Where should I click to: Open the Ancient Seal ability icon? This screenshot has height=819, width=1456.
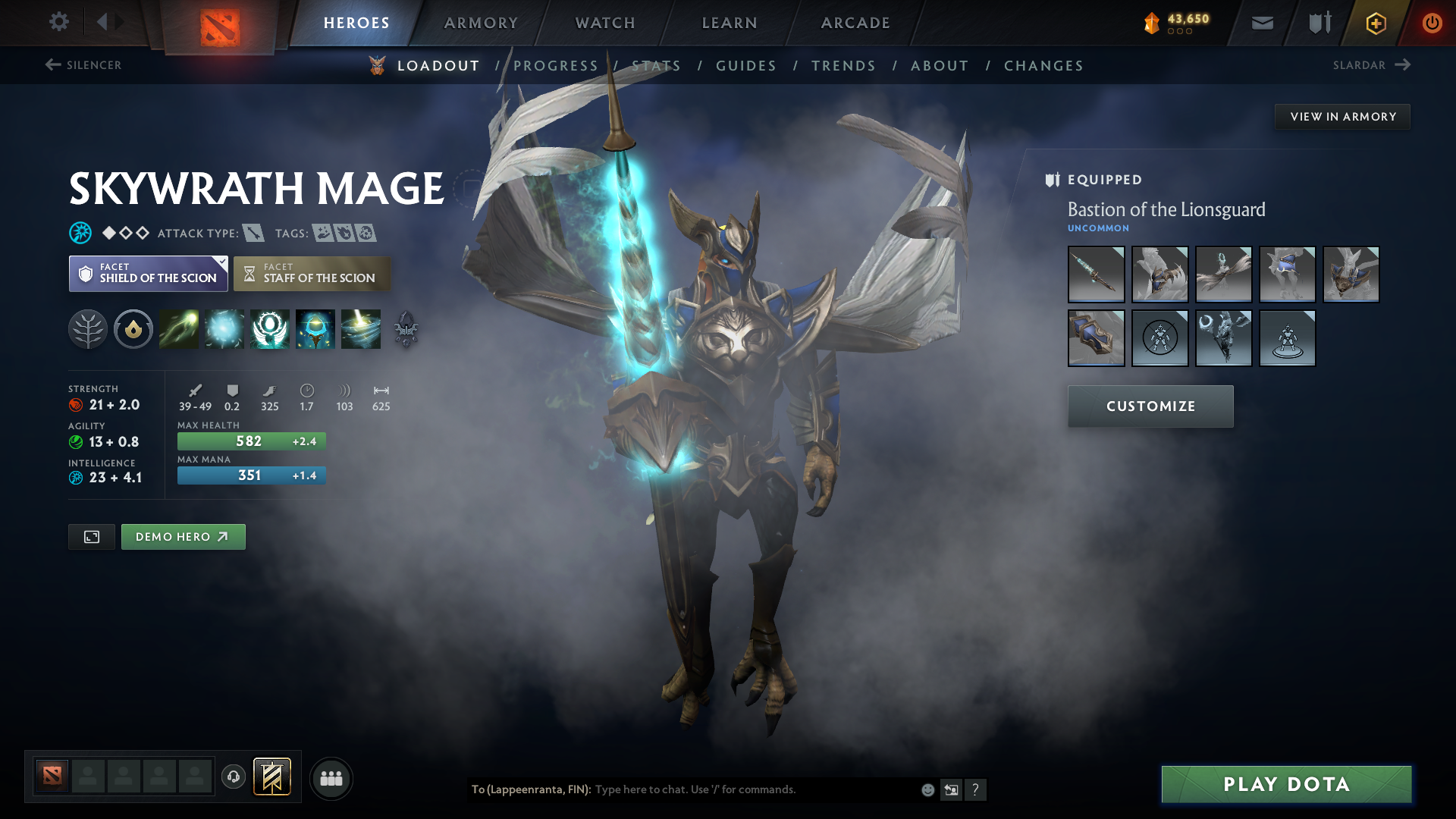click(270, 329)
